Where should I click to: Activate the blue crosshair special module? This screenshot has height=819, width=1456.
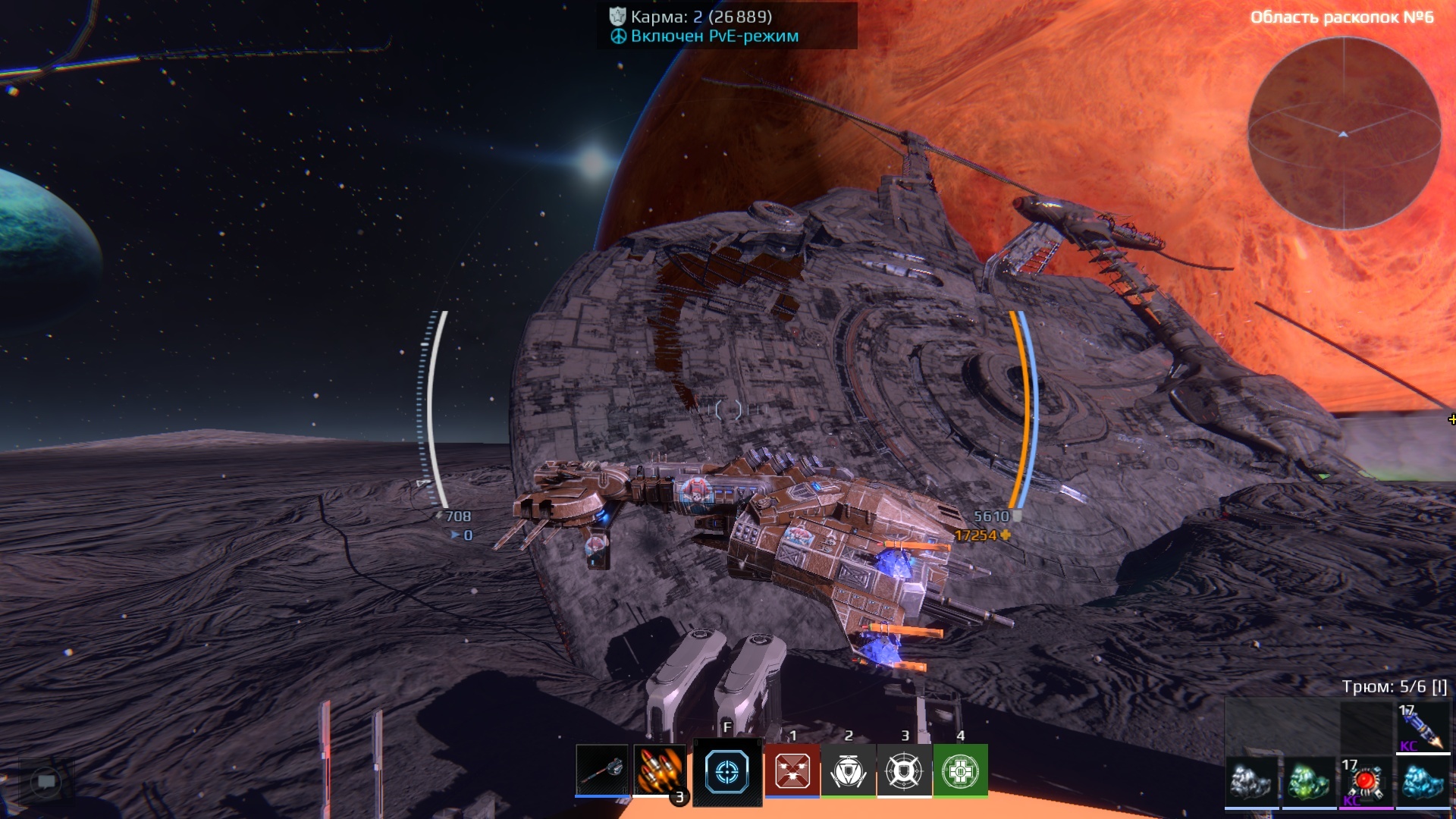(x=726, y=772)
